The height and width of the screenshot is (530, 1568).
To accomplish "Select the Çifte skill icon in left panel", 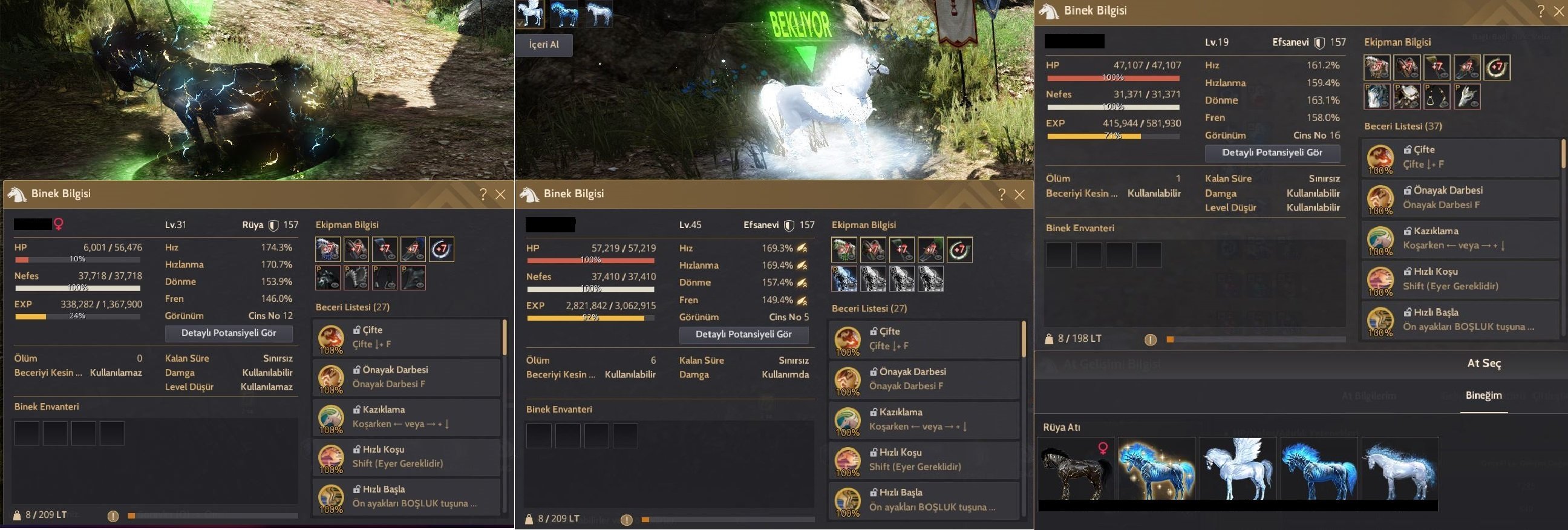I will pos(330,337).
